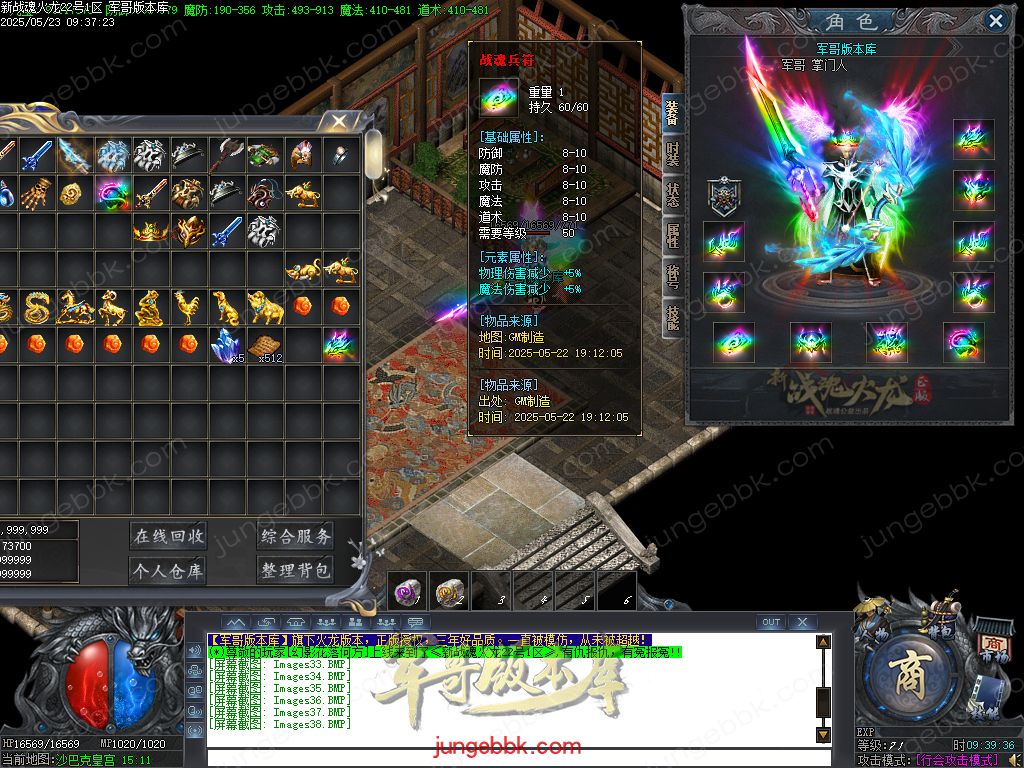This screenshot has height=768, width=1024.
Task: Use the purple scroll in hotbar slot 1
Action: [x=407, y=592]
